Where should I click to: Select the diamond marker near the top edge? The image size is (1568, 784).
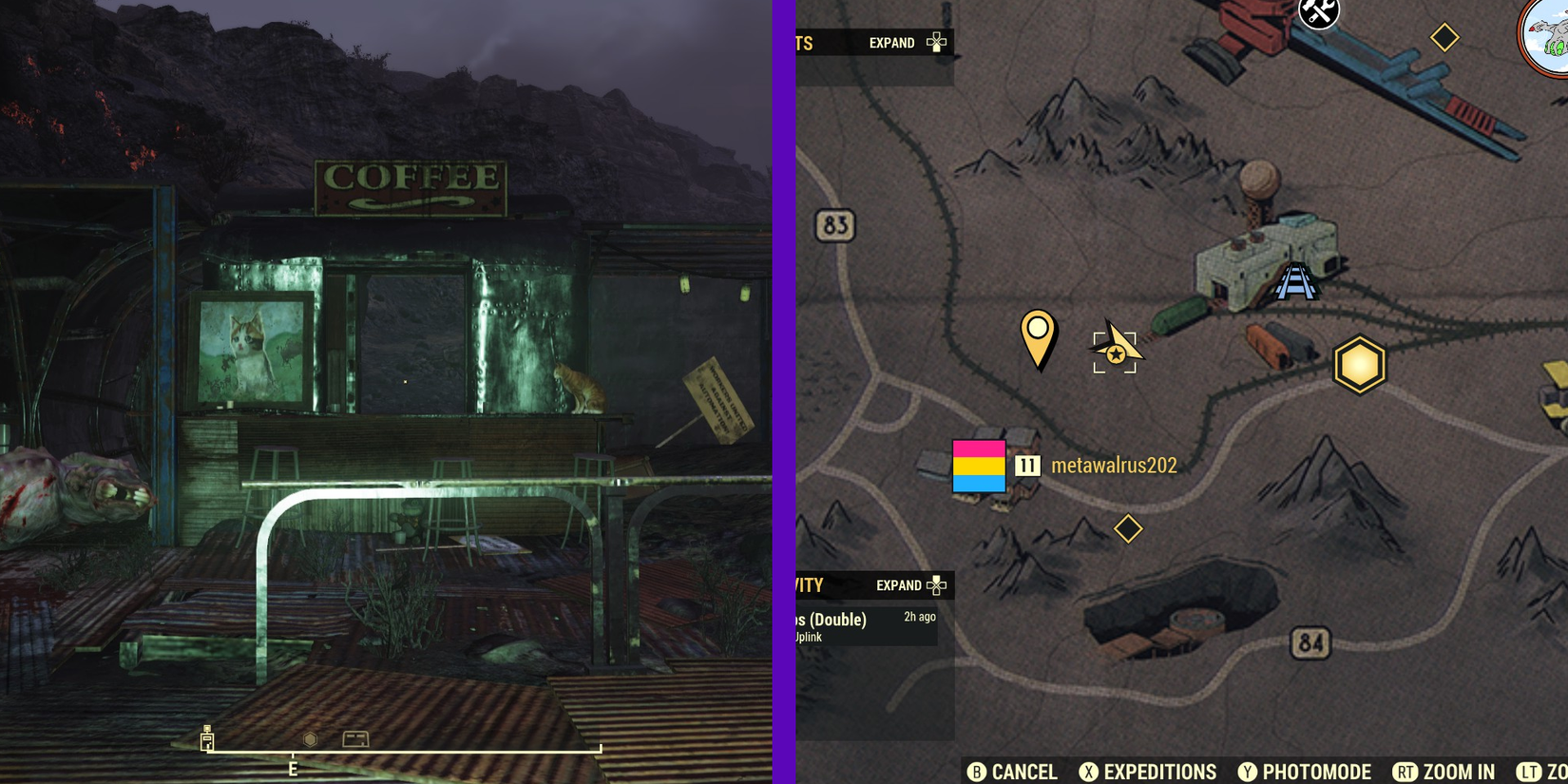click(1444, 38)
